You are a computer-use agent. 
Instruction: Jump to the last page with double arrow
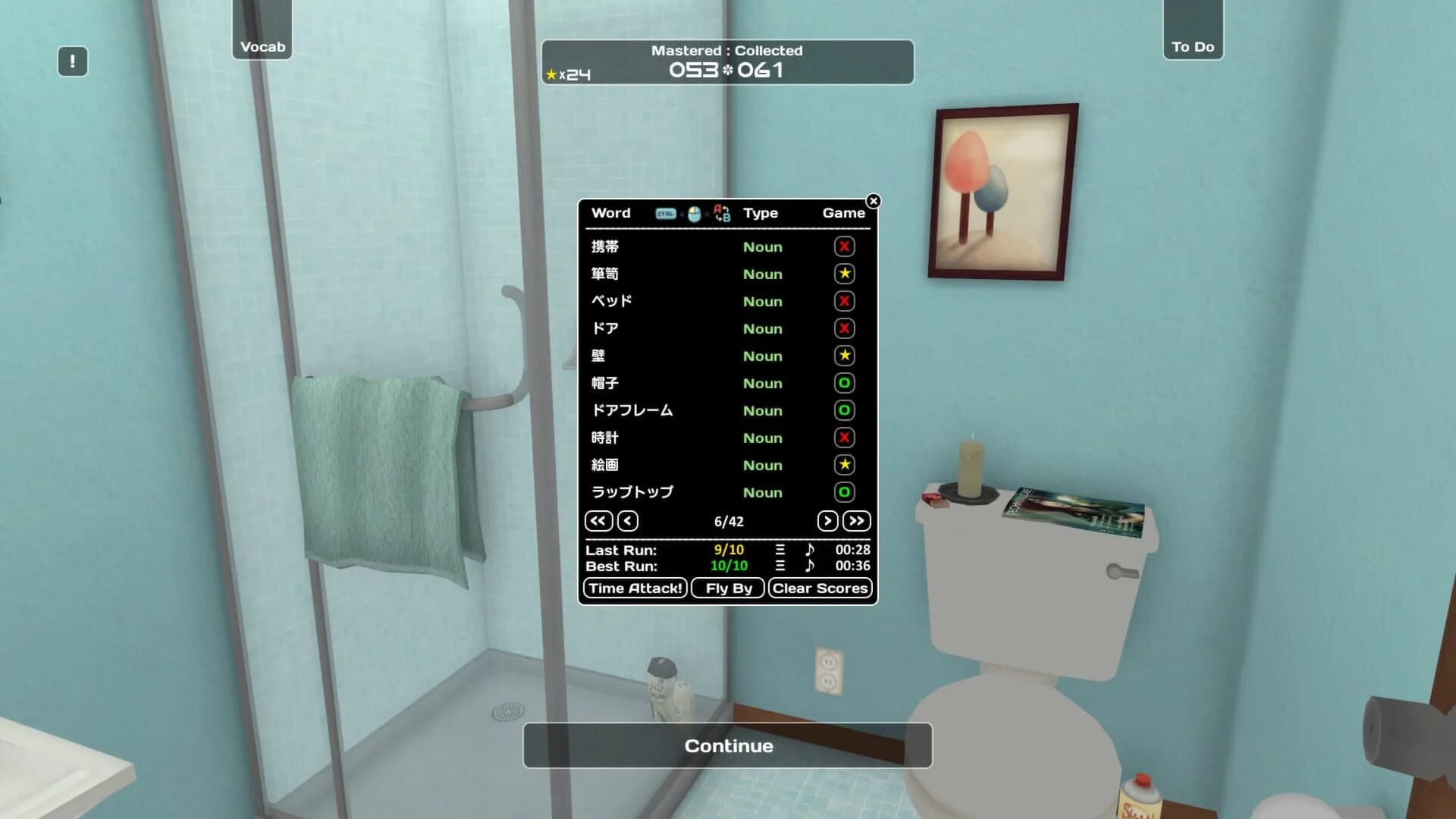click(856, 521)
